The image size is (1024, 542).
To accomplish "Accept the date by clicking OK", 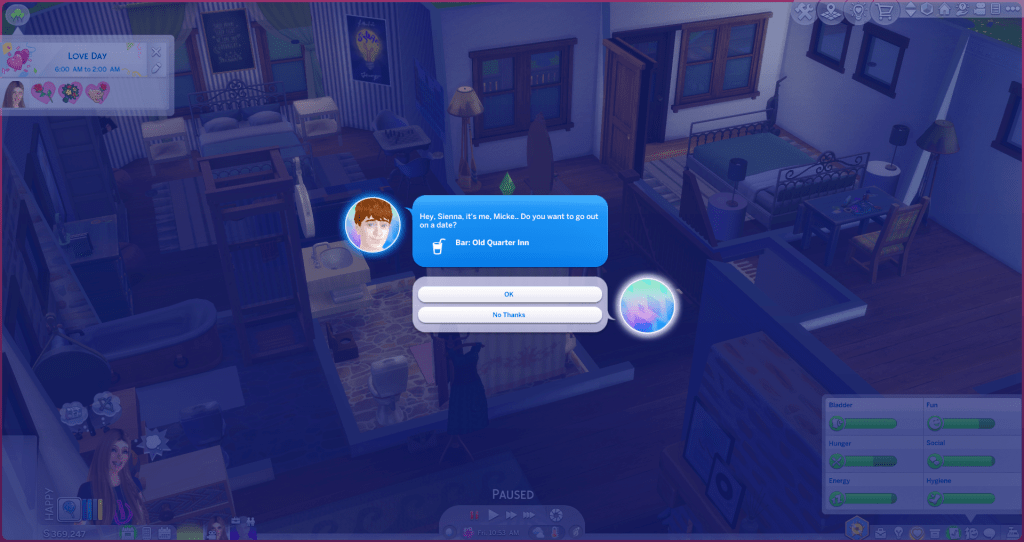I will pyautogui.click(x=509, y=294).
